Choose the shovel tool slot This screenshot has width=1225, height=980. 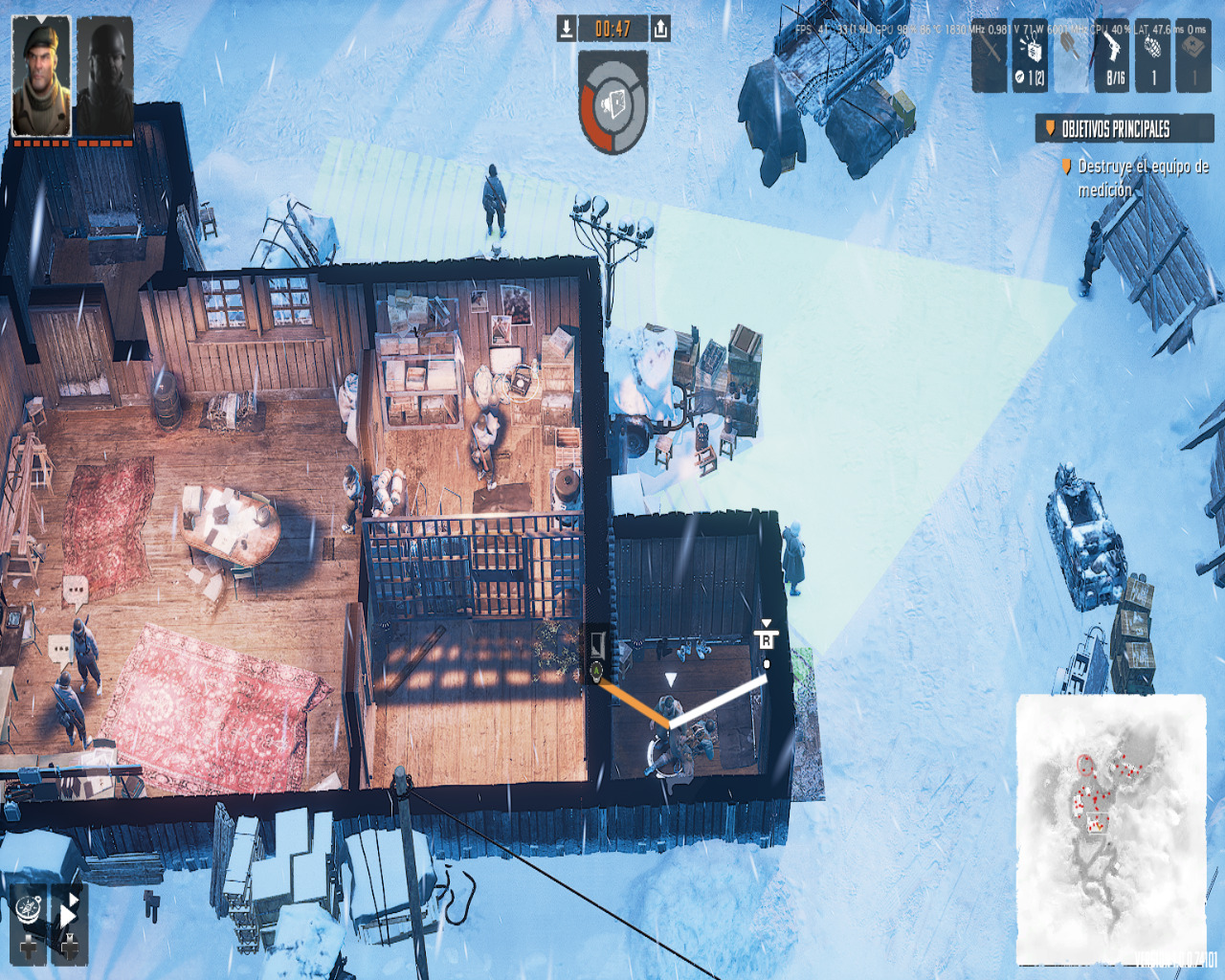point(1072,56)
